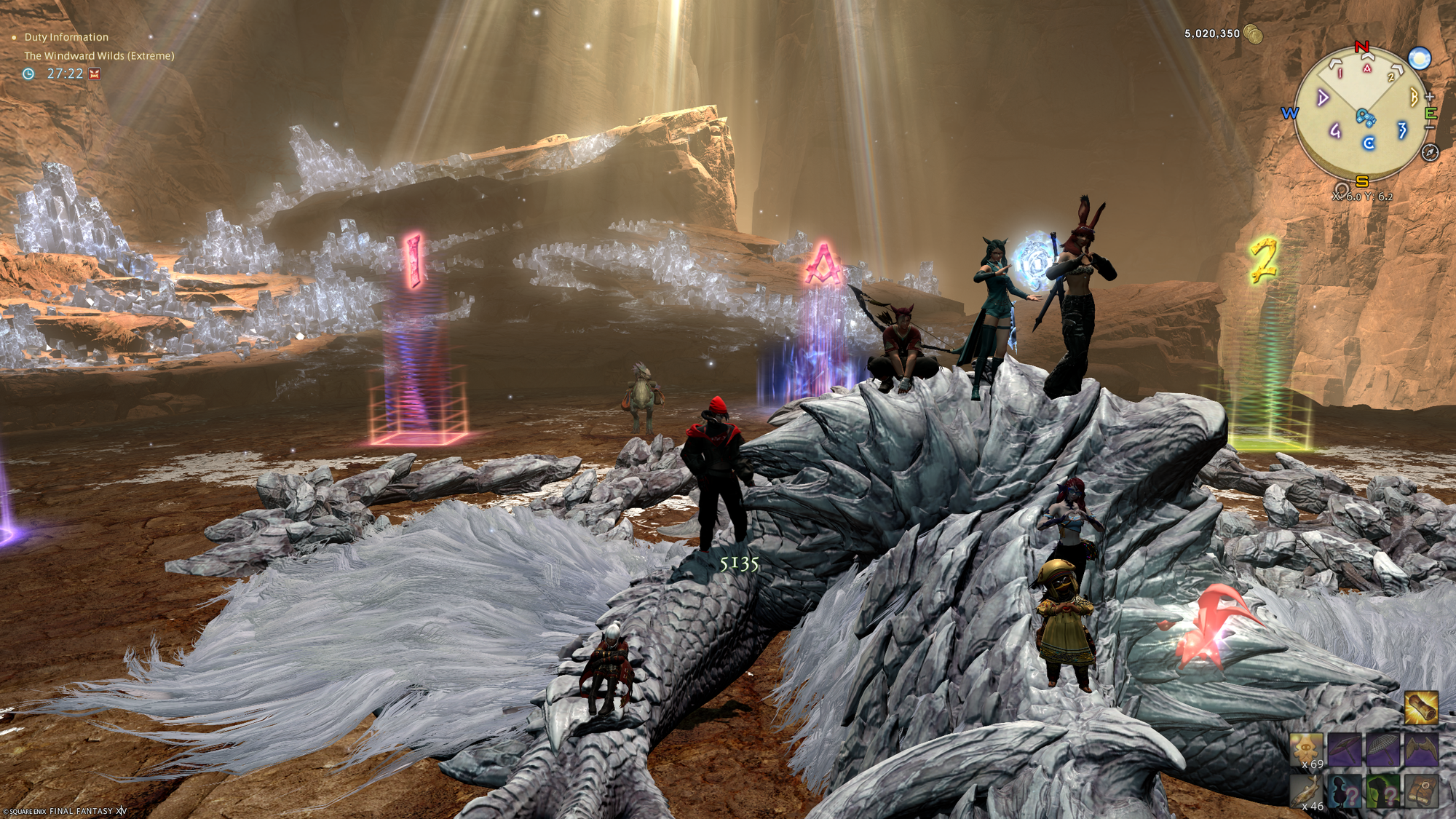
Task: Click the red angry face duty icon
Action: coord(94,74)
